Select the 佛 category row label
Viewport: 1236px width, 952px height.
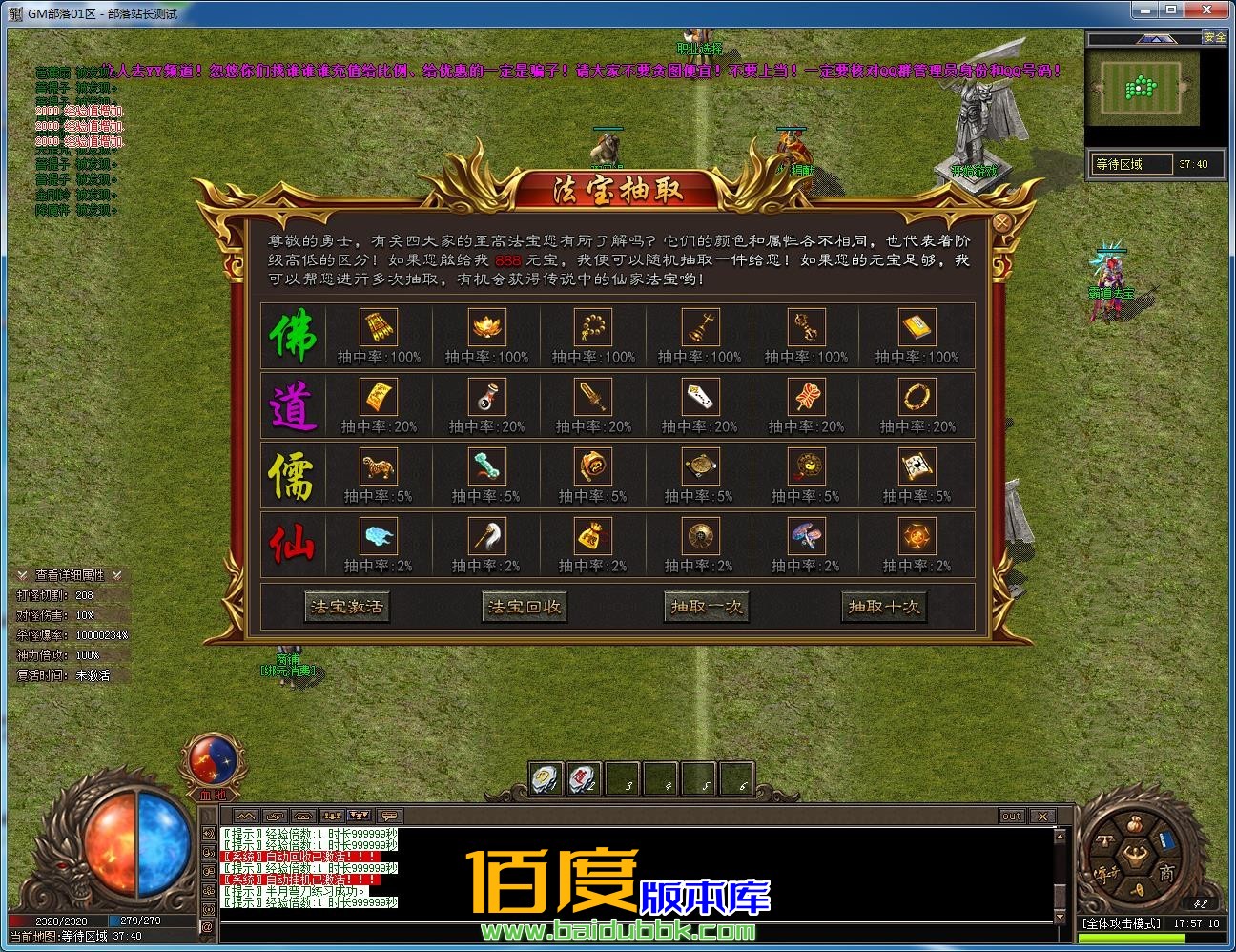[x=293, y=335]
